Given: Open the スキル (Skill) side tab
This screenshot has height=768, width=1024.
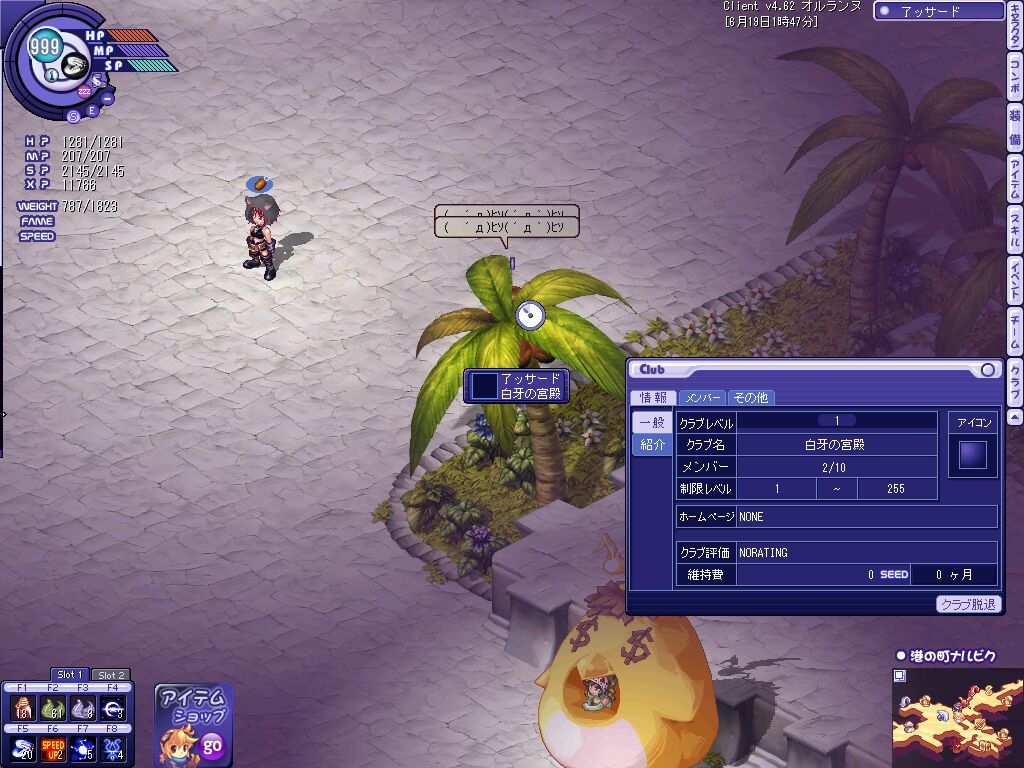Looking at the screenshot, I should pos(1014,230).
